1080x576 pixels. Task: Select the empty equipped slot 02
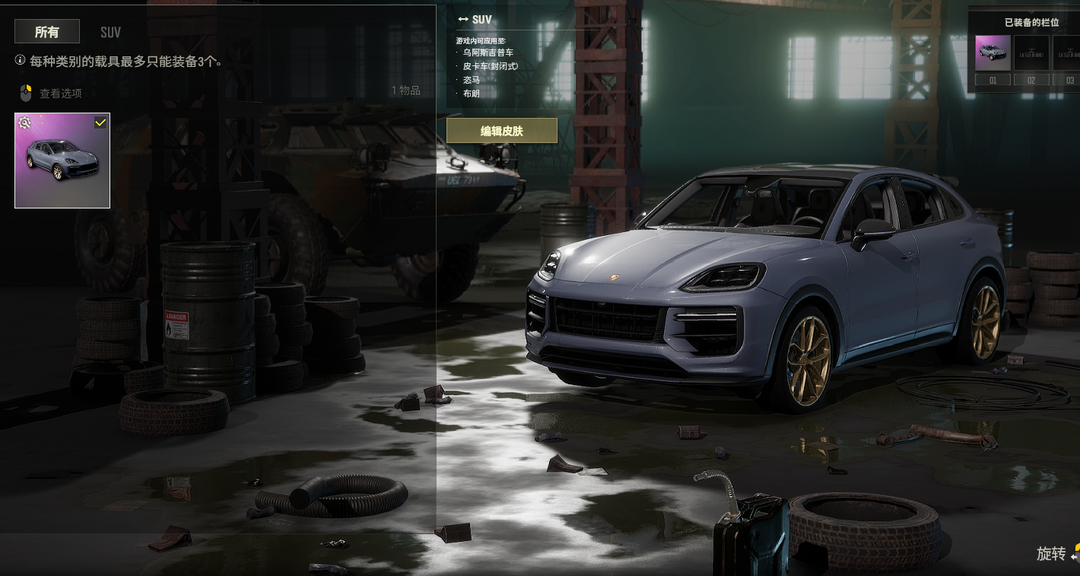(x=1031, y=53)
